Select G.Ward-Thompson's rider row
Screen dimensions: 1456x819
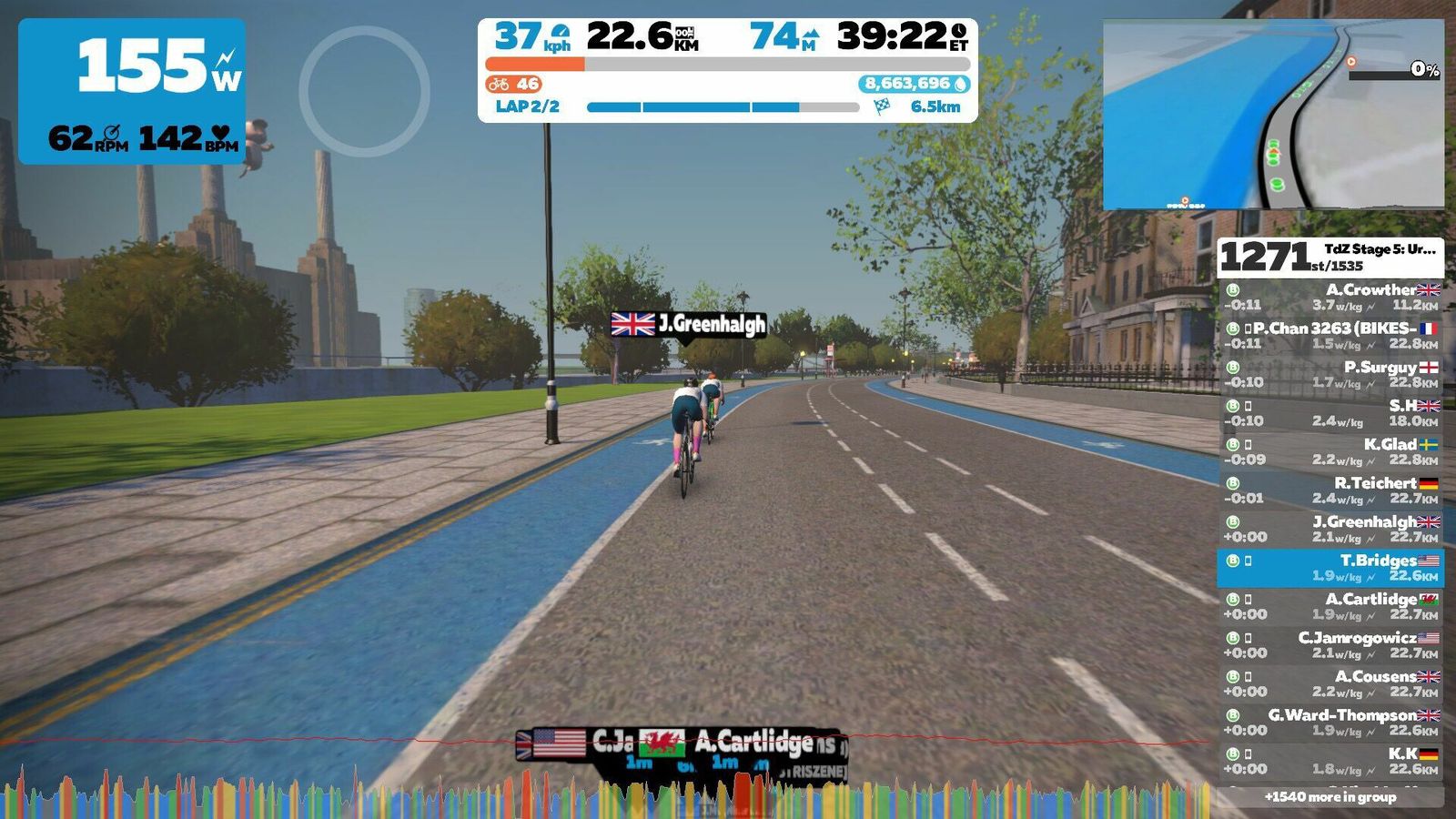pos(1330,723)
